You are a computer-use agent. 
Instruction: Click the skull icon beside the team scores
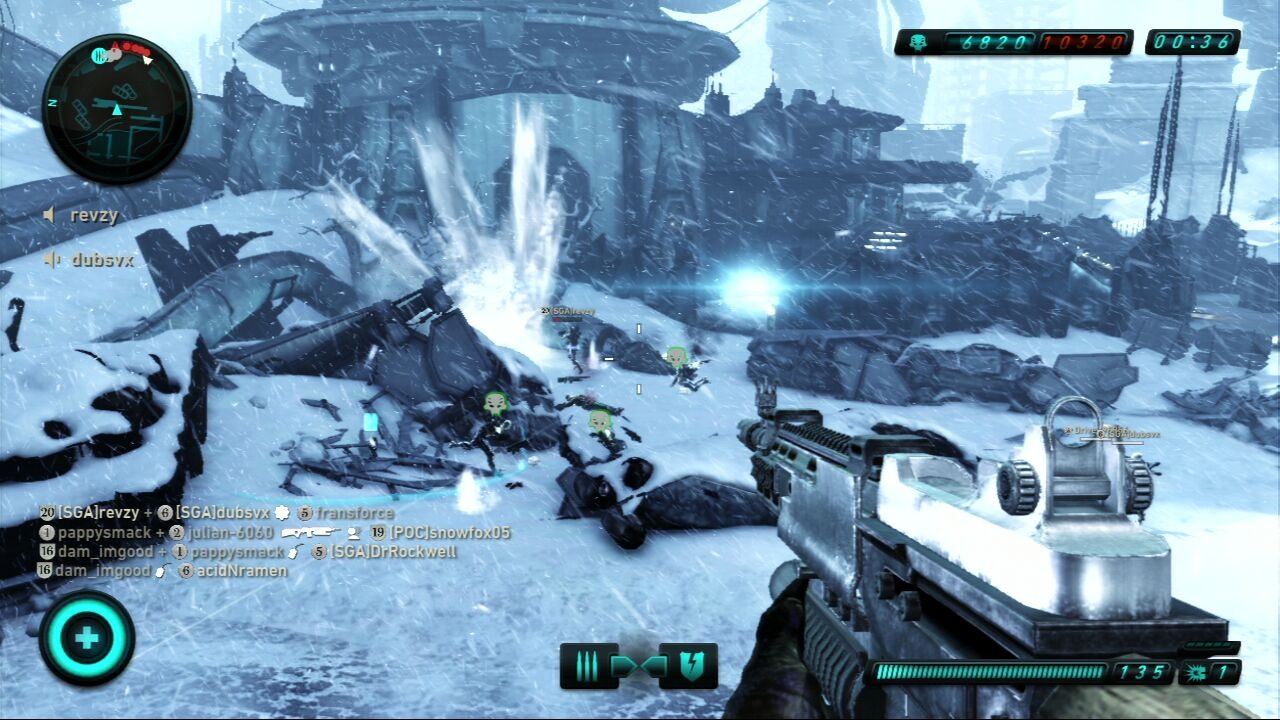click(918, 42)
